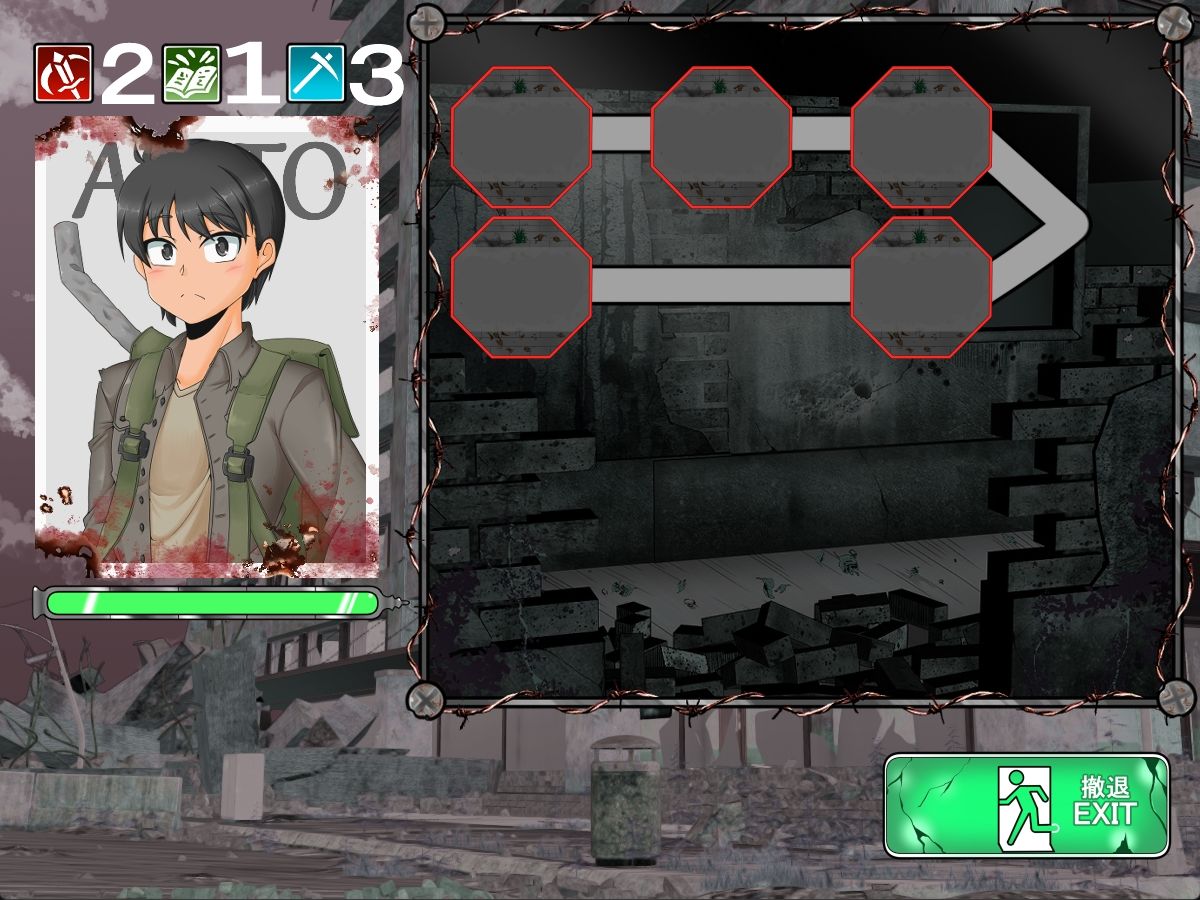Viewport: 1200px width, 900px height.
Task: Click the green 撤退 EXIT button
Action: pyautogui.click(x=1027, y=805)
